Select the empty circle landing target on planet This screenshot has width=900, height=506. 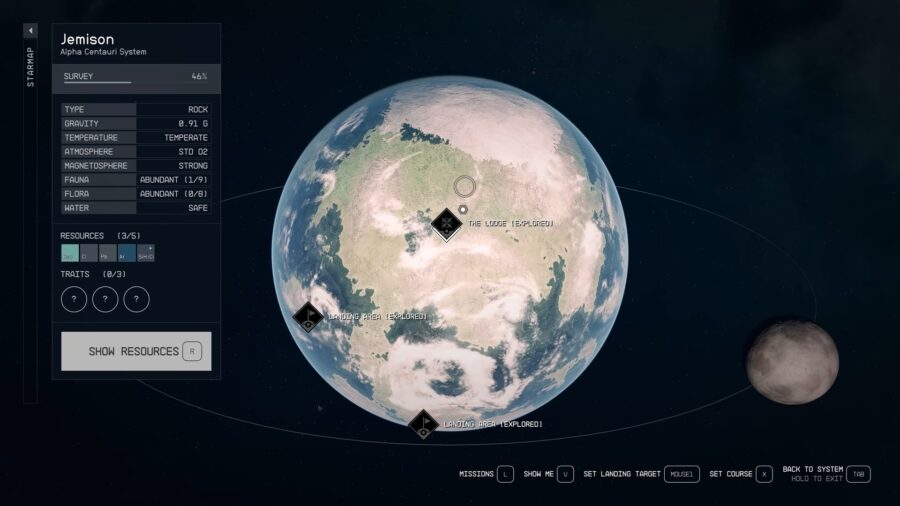[x=464, y=186]
